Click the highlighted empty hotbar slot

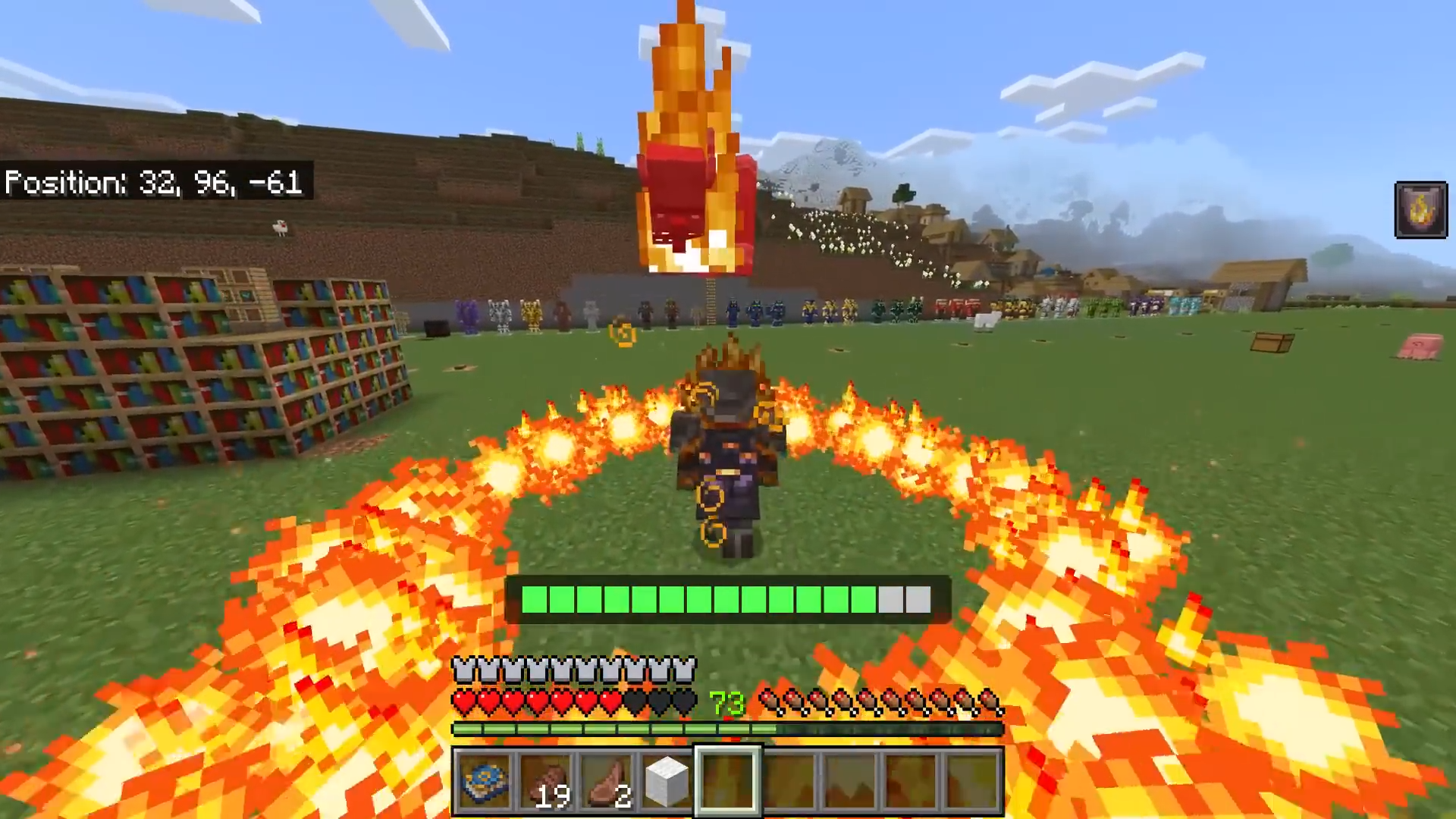[728, 781]
